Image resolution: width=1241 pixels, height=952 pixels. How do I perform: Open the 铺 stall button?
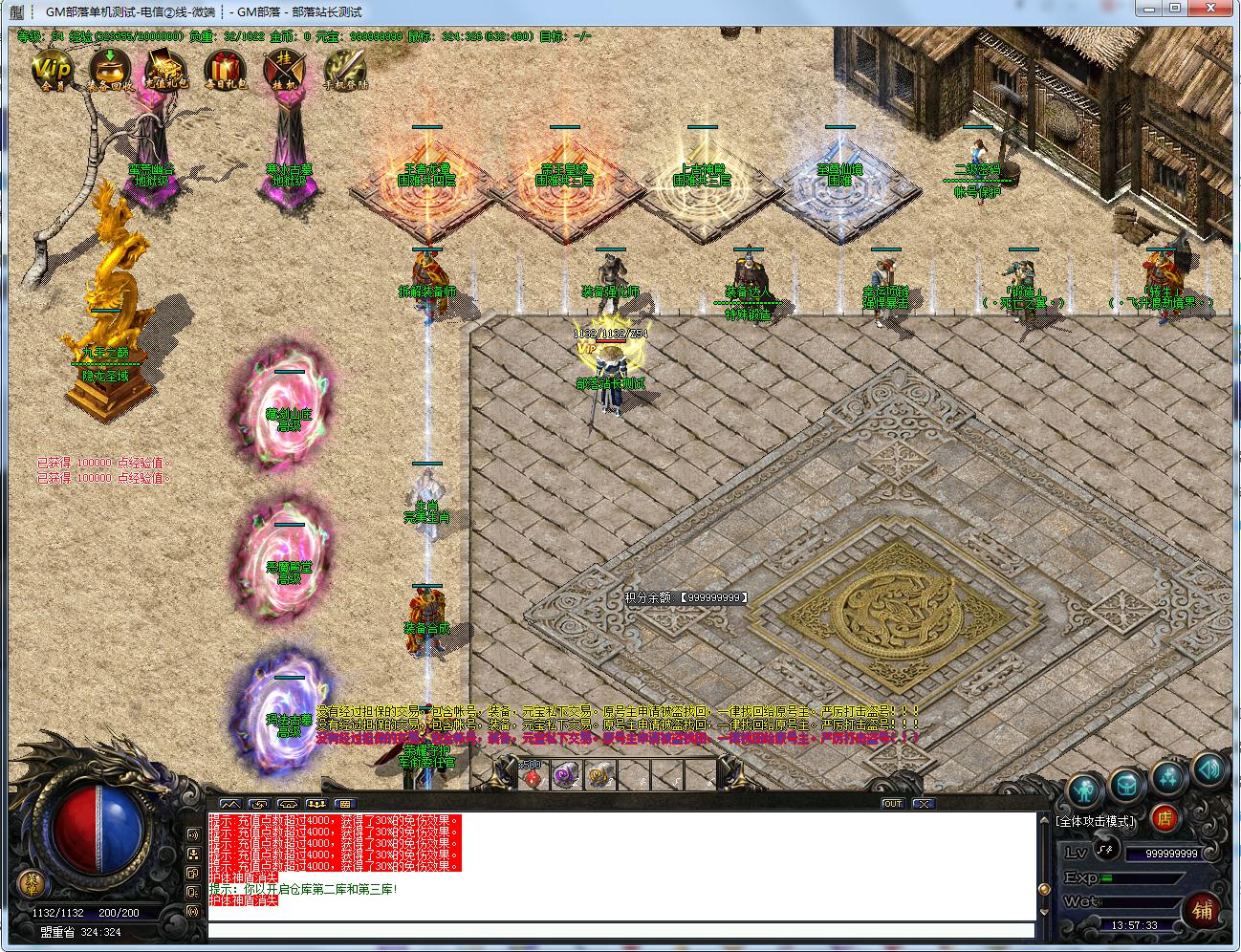click(1203, 910)
